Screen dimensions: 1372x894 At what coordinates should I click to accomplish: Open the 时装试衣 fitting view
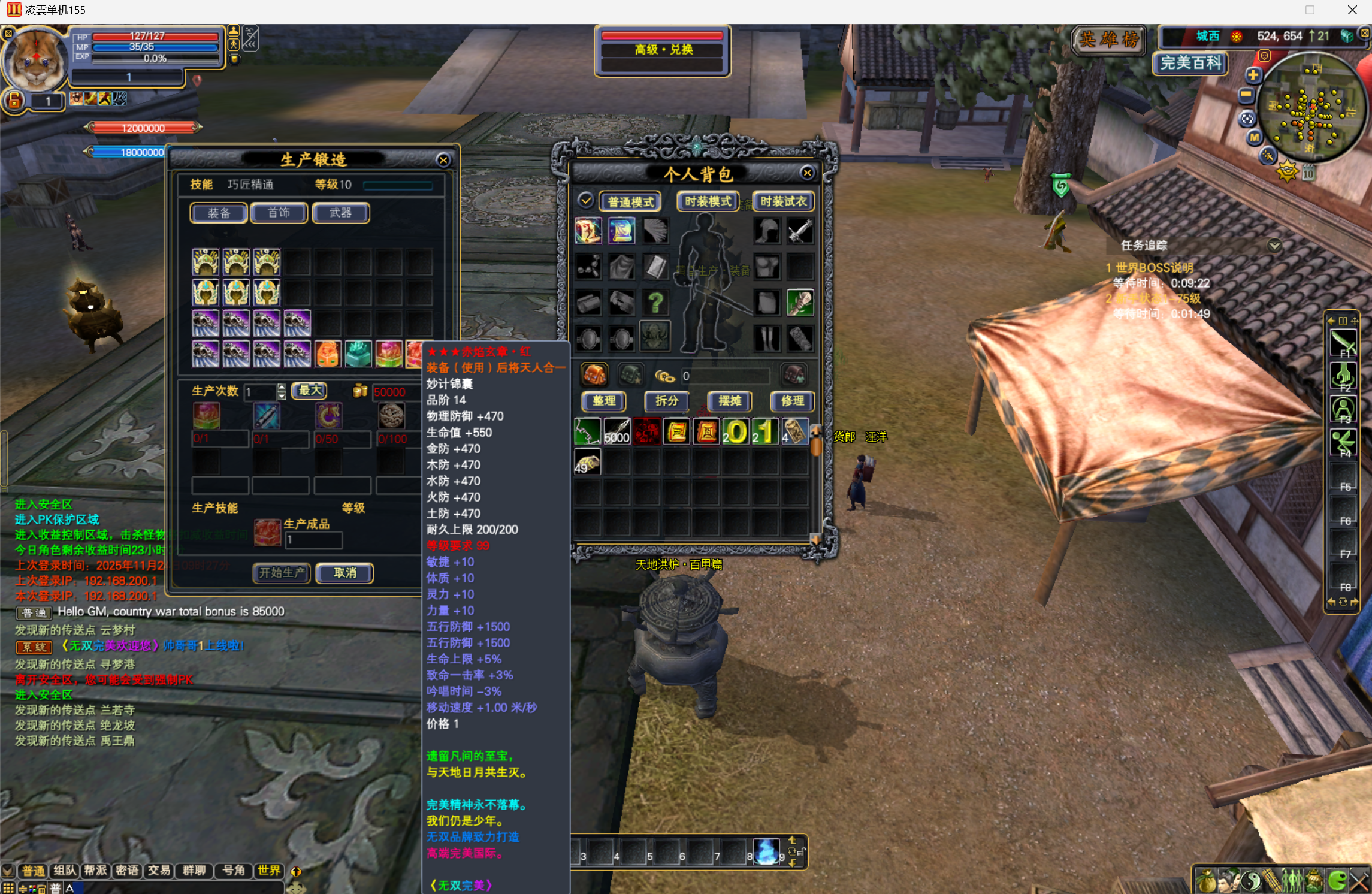click(x=783, y=201)
